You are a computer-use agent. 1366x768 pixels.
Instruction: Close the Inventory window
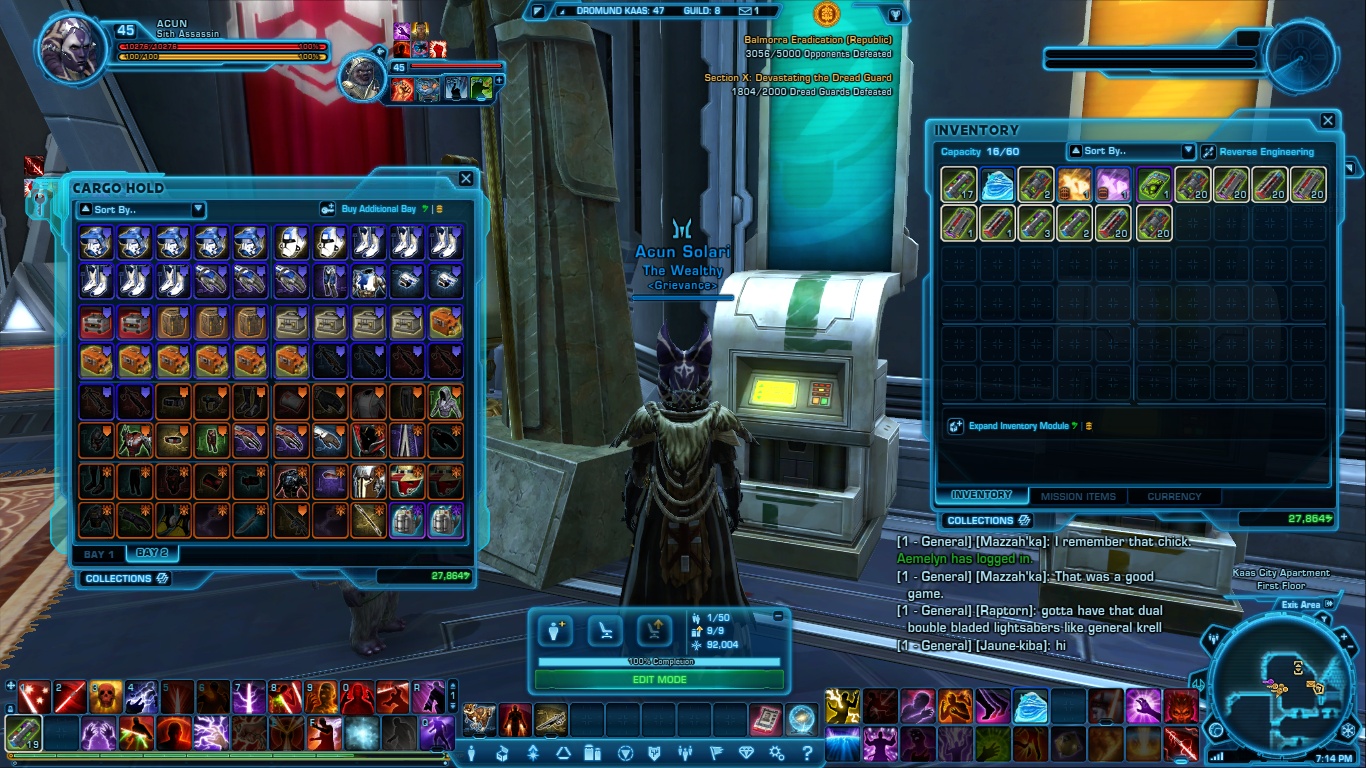[1328, 121]
